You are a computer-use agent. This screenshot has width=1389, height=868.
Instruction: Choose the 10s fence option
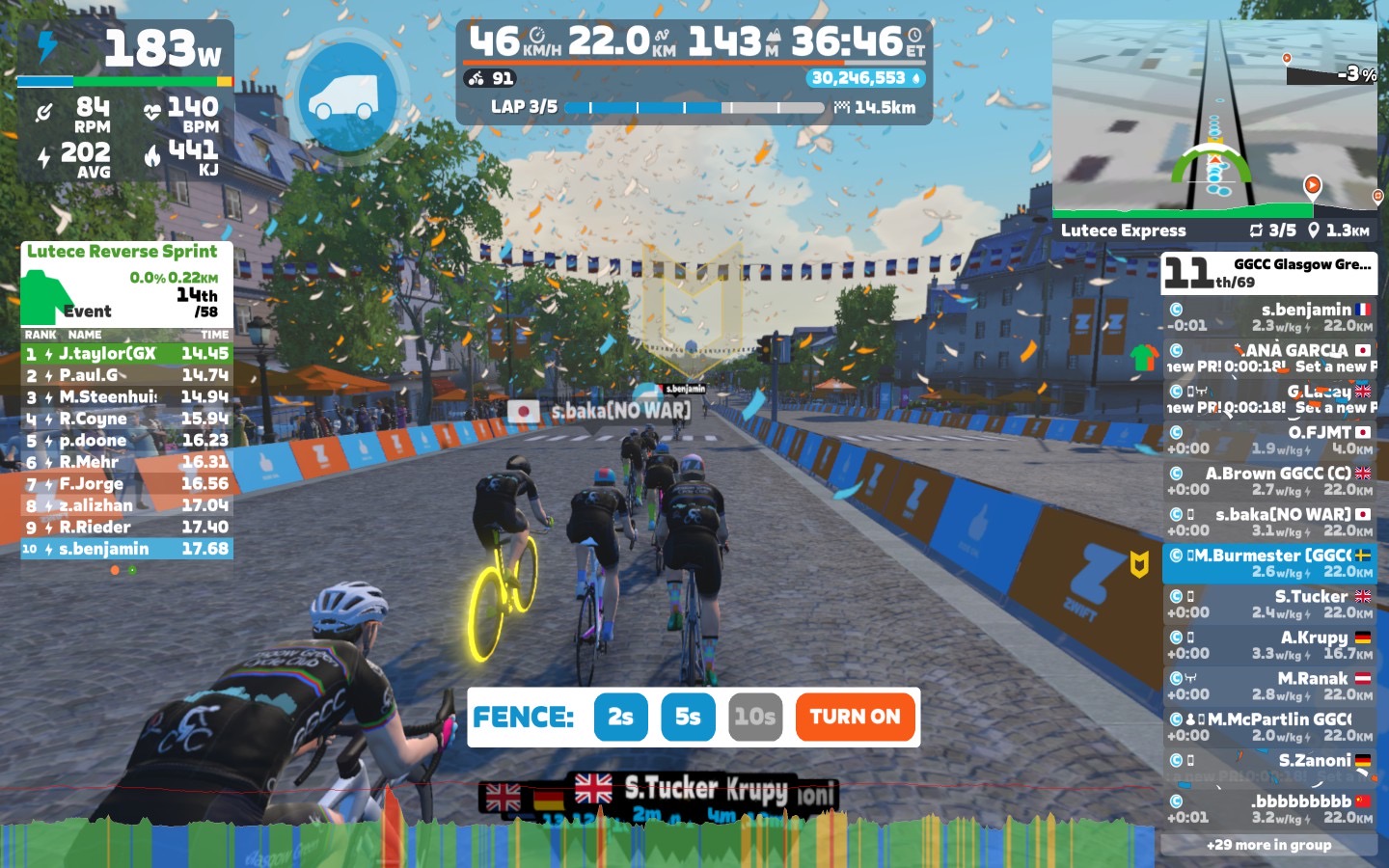(754, 717)
